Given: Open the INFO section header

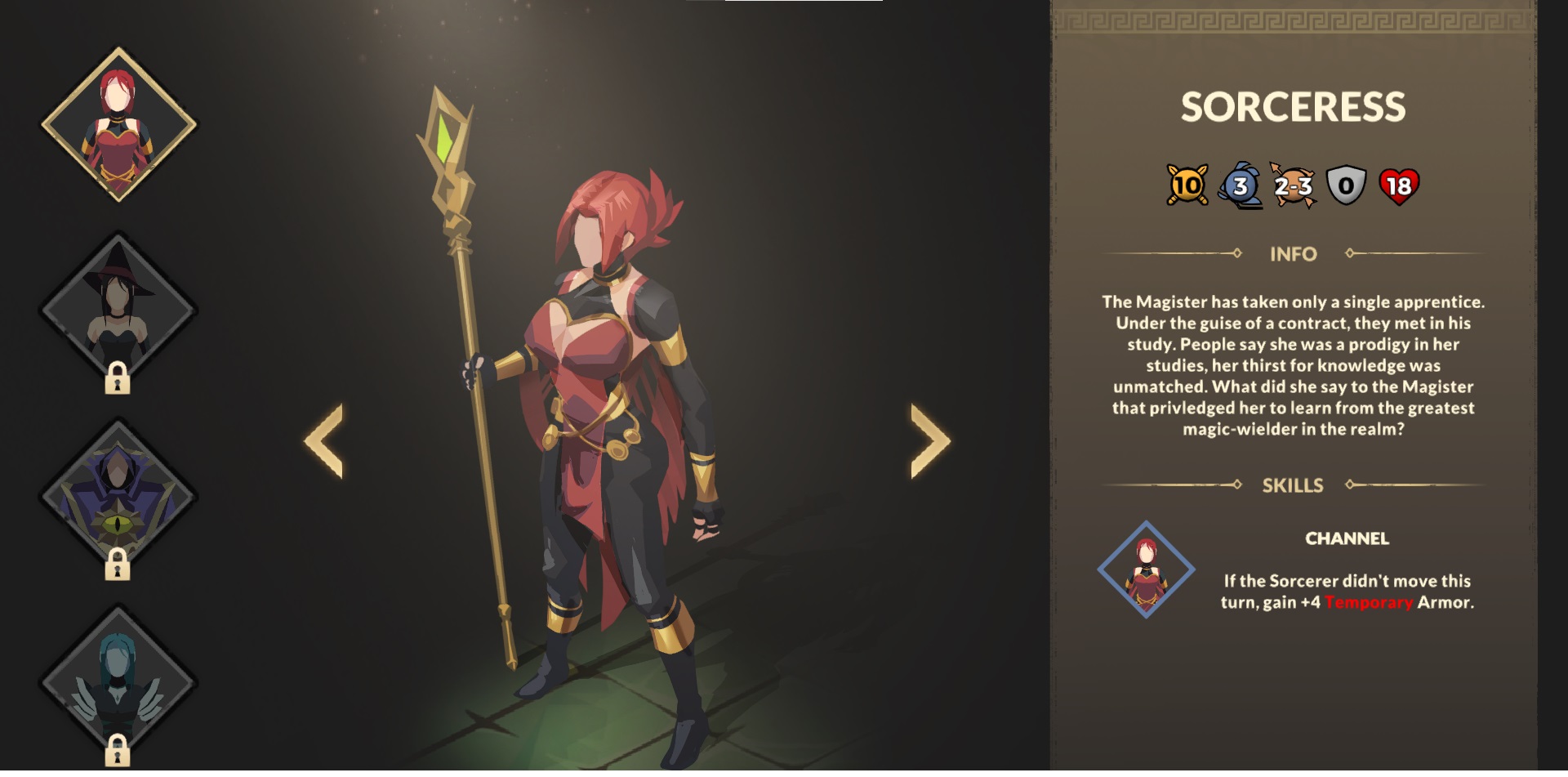Looking at the screenshot, I should click(1293, 254).
